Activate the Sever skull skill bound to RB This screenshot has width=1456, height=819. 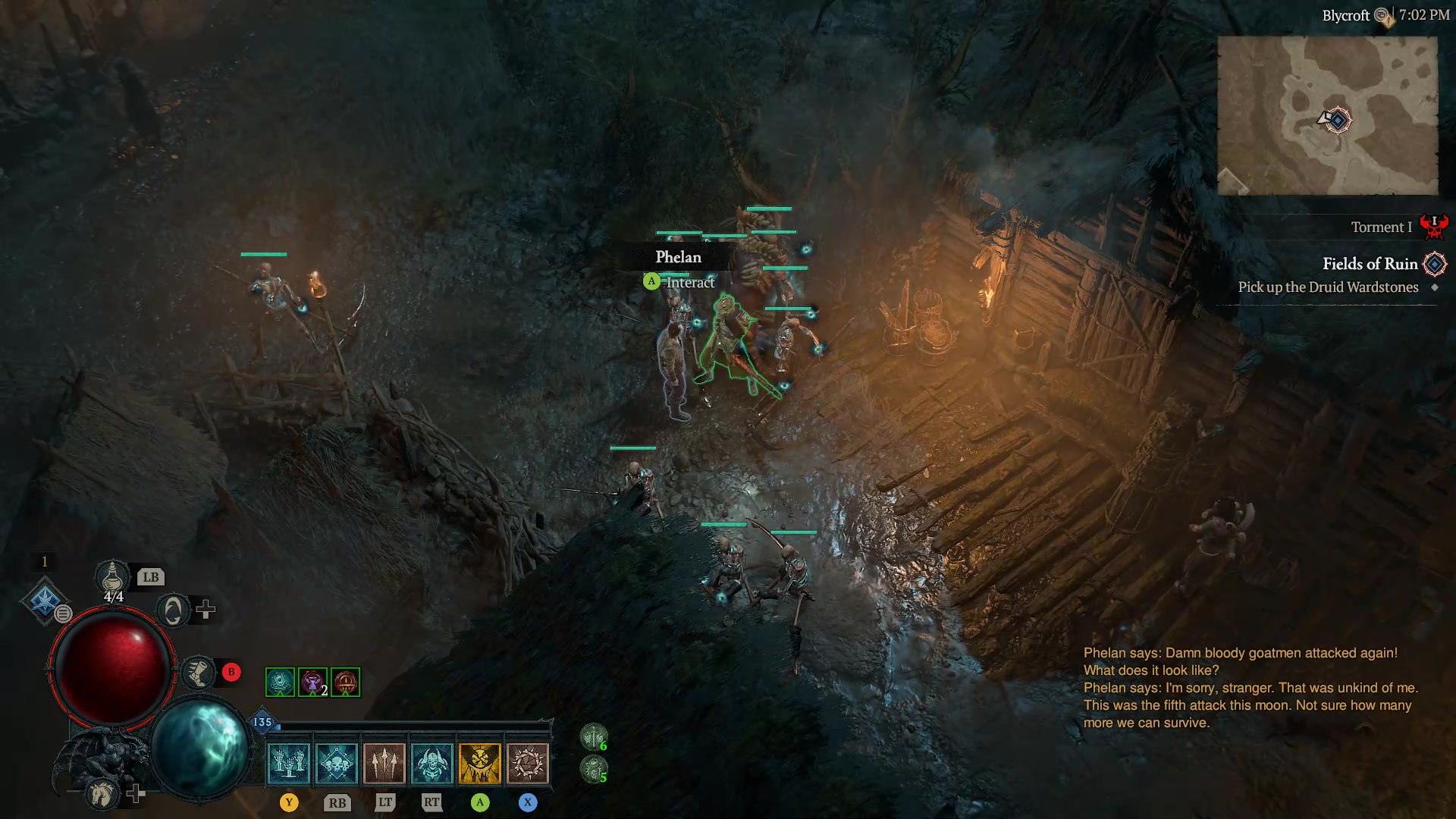click(x=337, y=762)
